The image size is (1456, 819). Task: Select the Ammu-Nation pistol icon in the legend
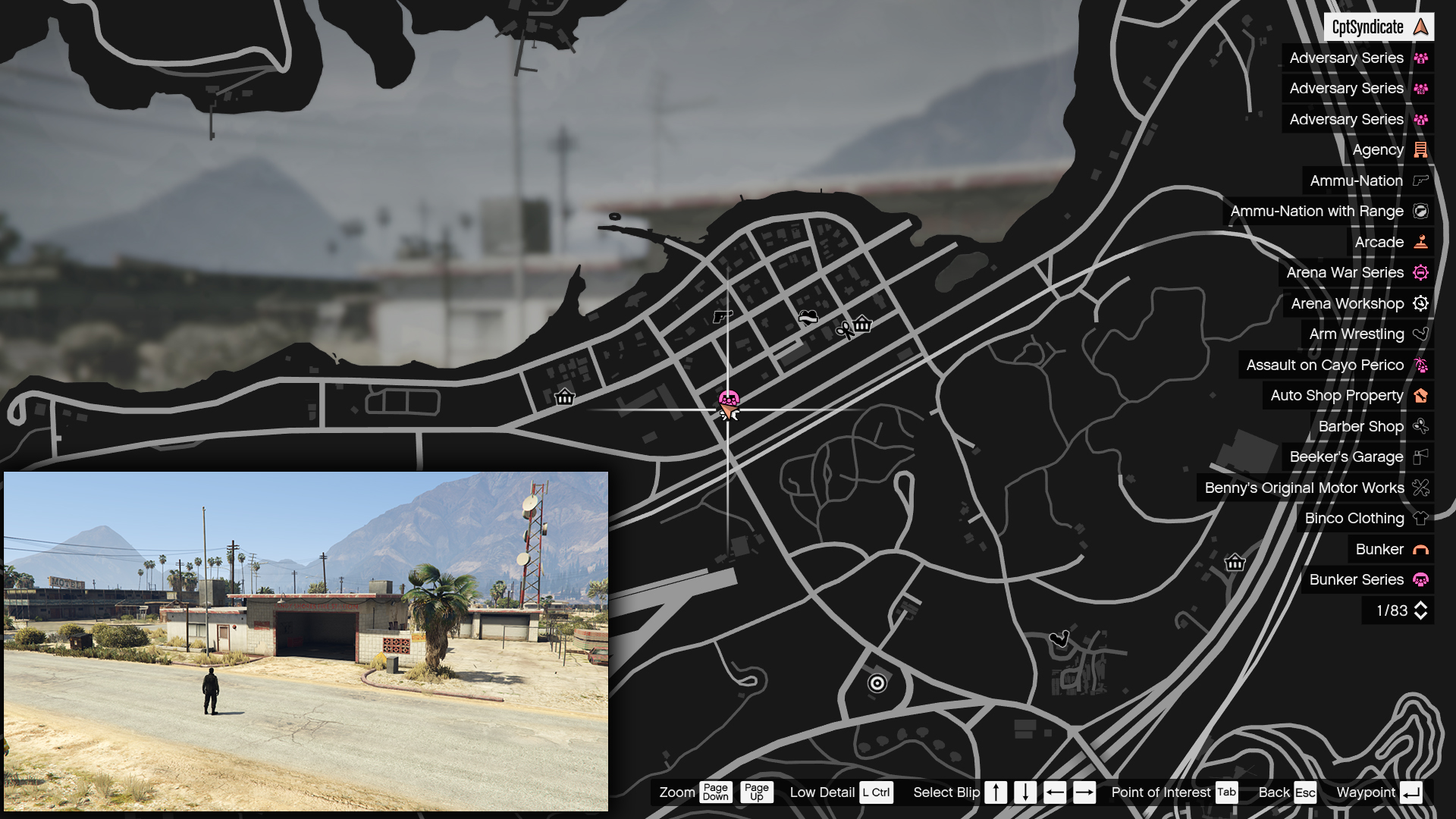[x=1419, y=180]
